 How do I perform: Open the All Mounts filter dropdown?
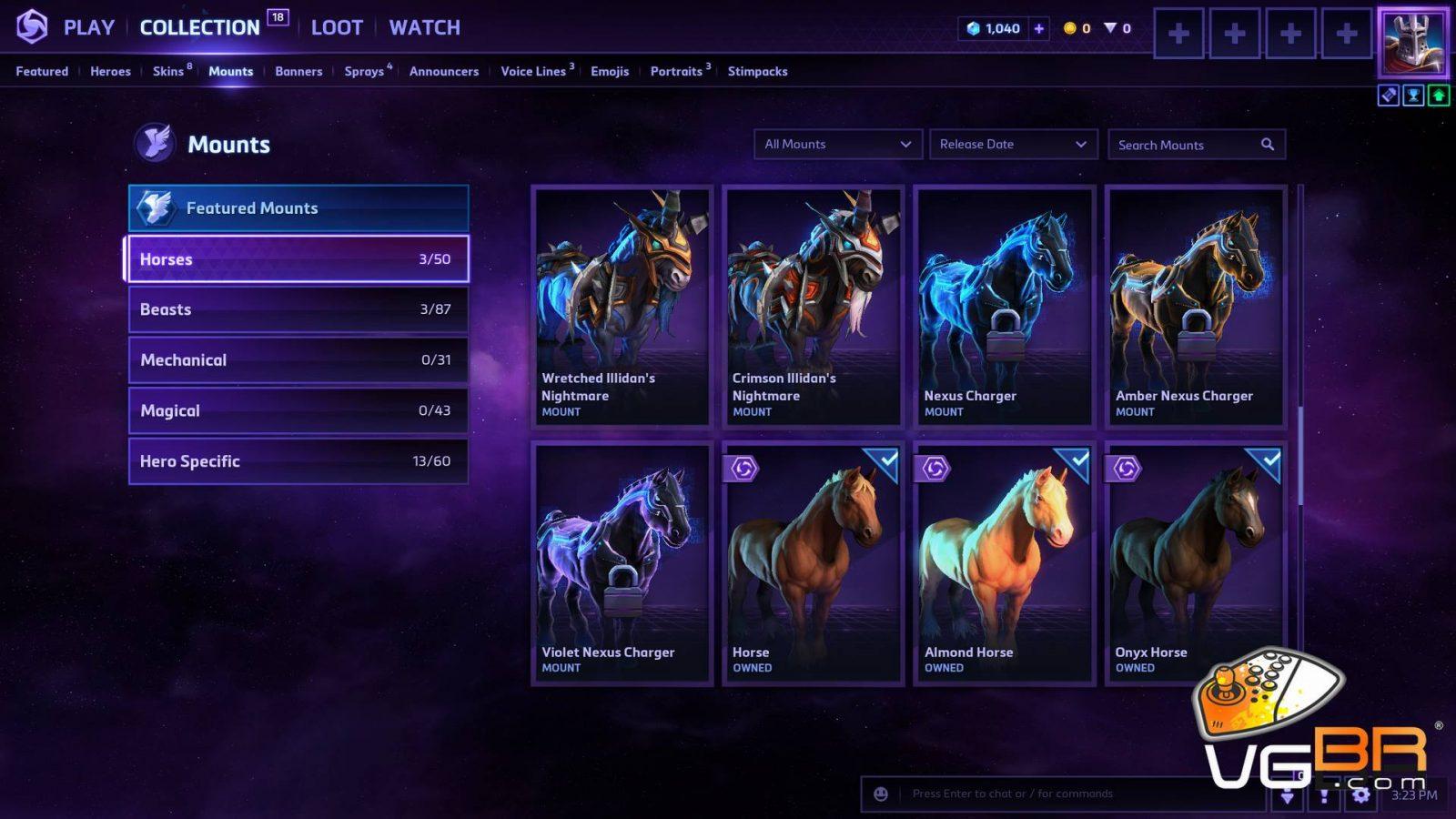(x=837, y=145)
